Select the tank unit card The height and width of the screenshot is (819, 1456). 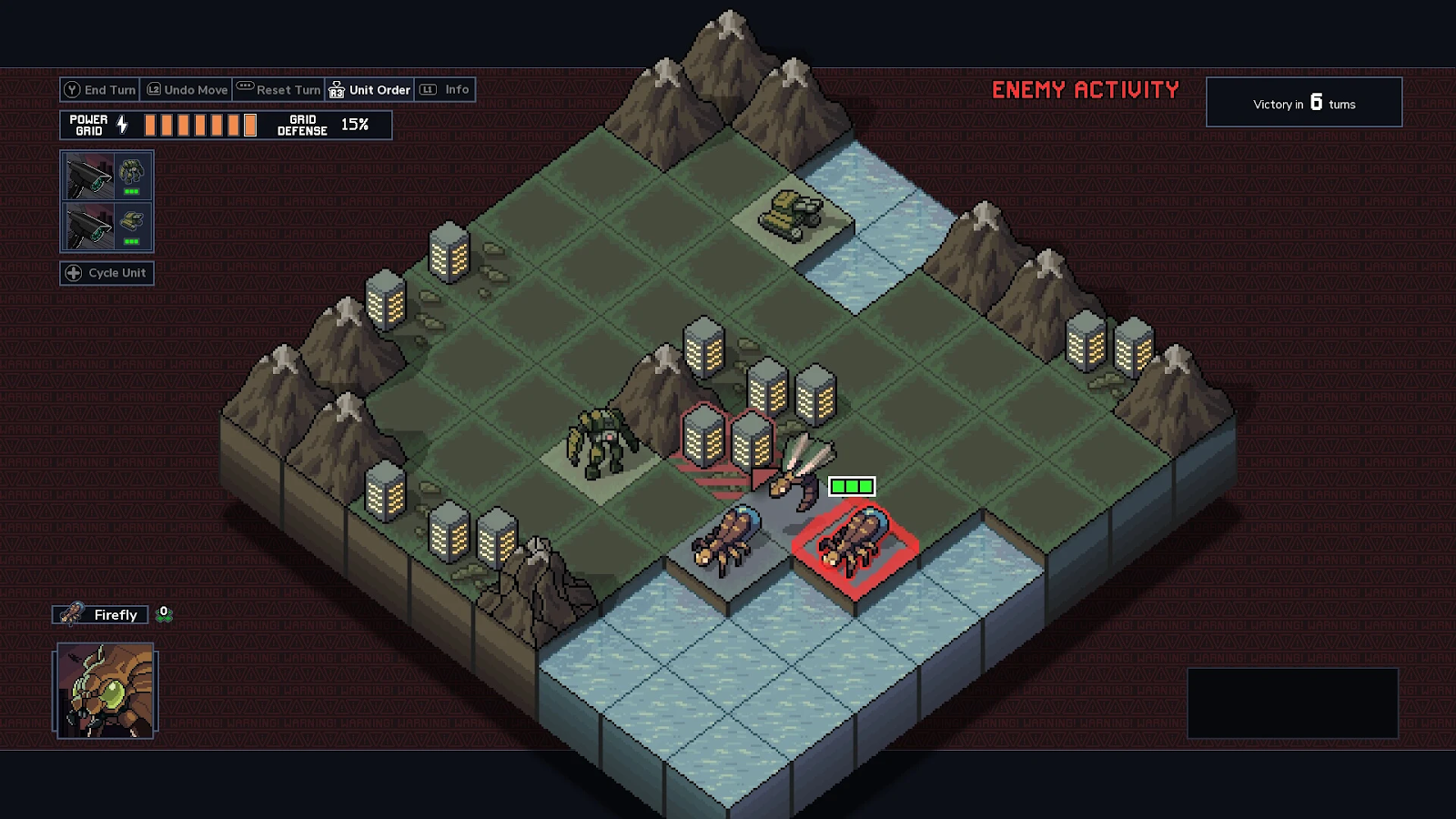[x=106, y=226]
